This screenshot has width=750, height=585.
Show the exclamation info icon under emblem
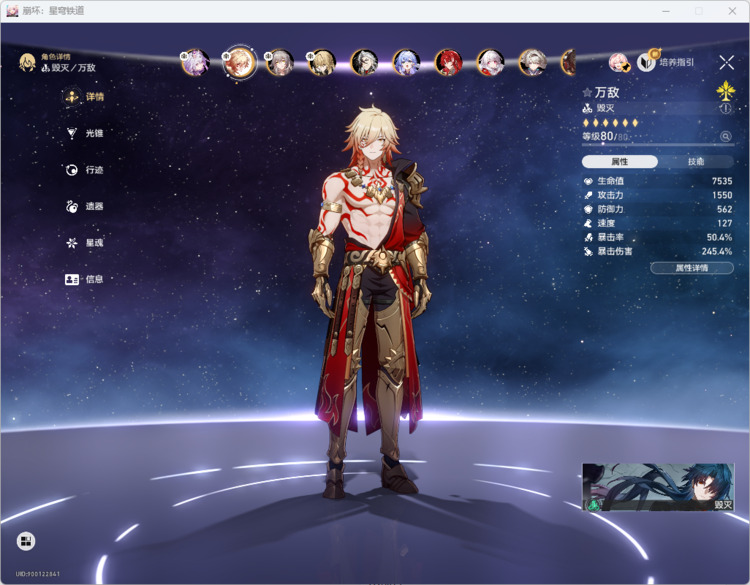[726, 108]
